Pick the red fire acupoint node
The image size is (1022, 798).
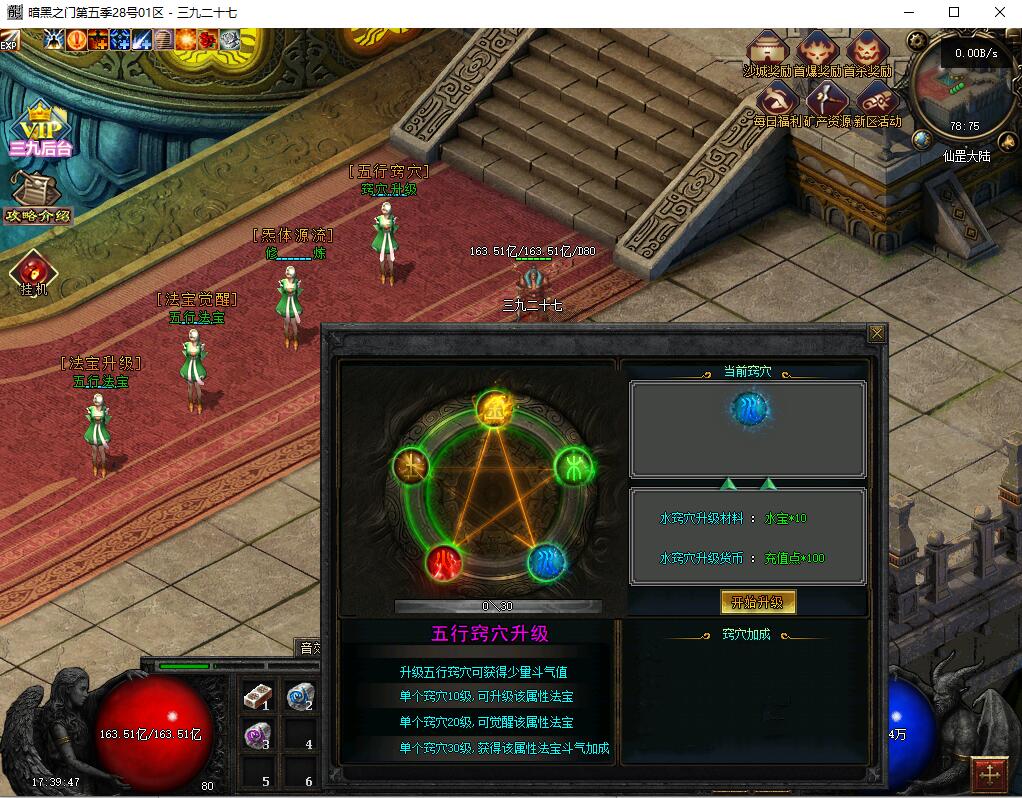pyautogui.click(x=444, y=563)
